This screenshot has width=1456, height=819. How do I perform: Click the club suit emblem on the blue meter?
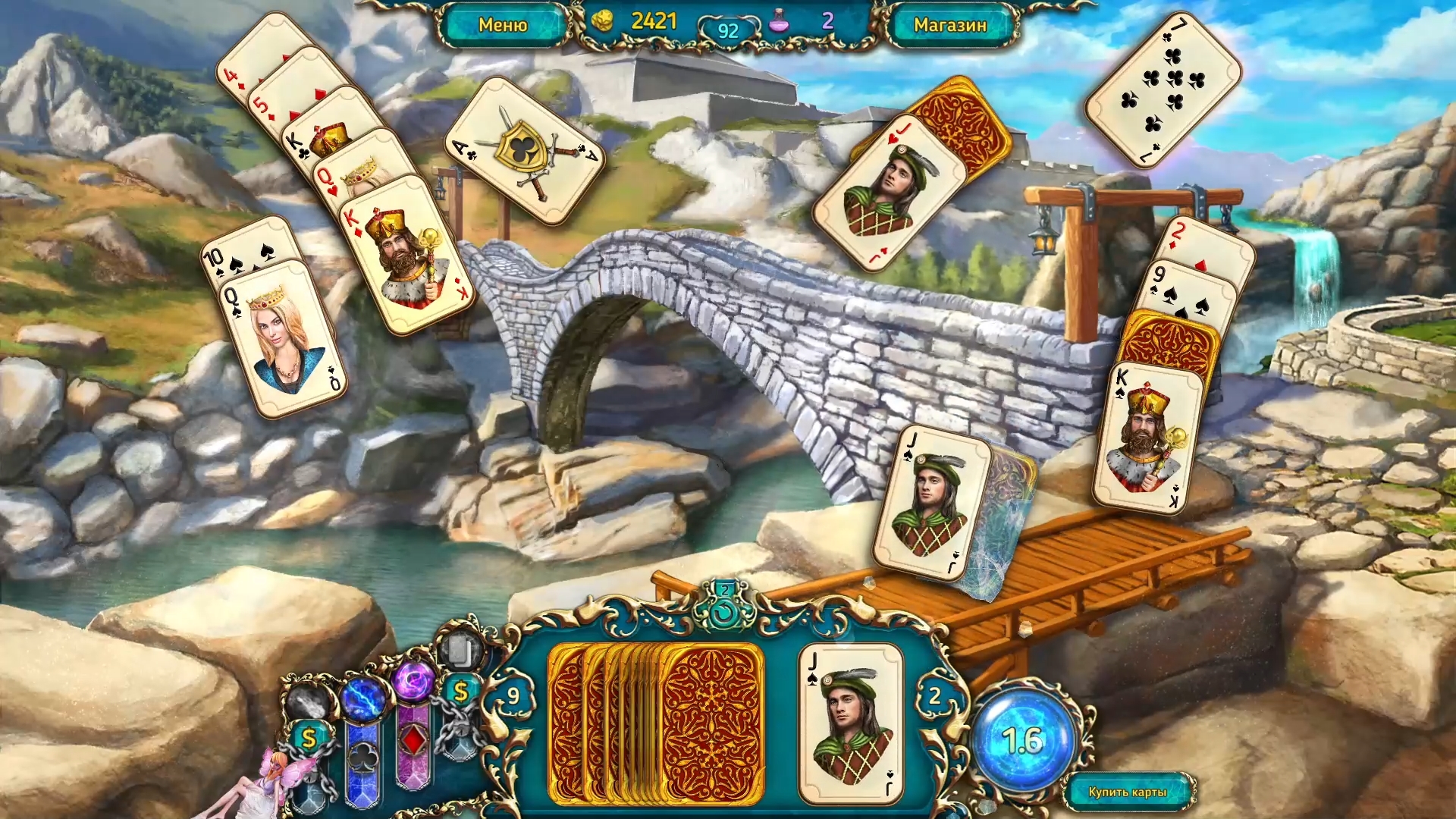pyautogui.click(x=363, y=758)
